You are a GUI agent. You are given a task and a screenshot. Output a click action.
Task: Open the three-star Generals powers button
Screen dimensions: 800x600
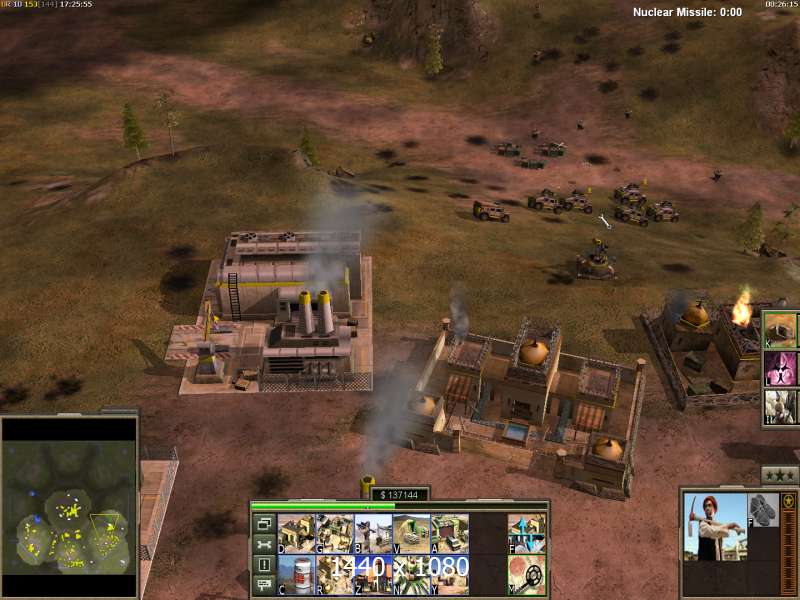pos(779,474)
